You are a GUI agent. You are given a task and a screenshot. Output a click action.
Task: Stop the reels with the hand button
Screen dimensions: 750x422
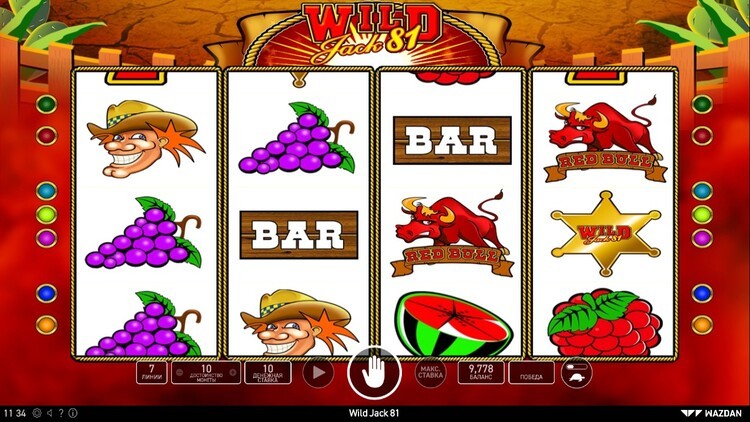click(367, 374)
